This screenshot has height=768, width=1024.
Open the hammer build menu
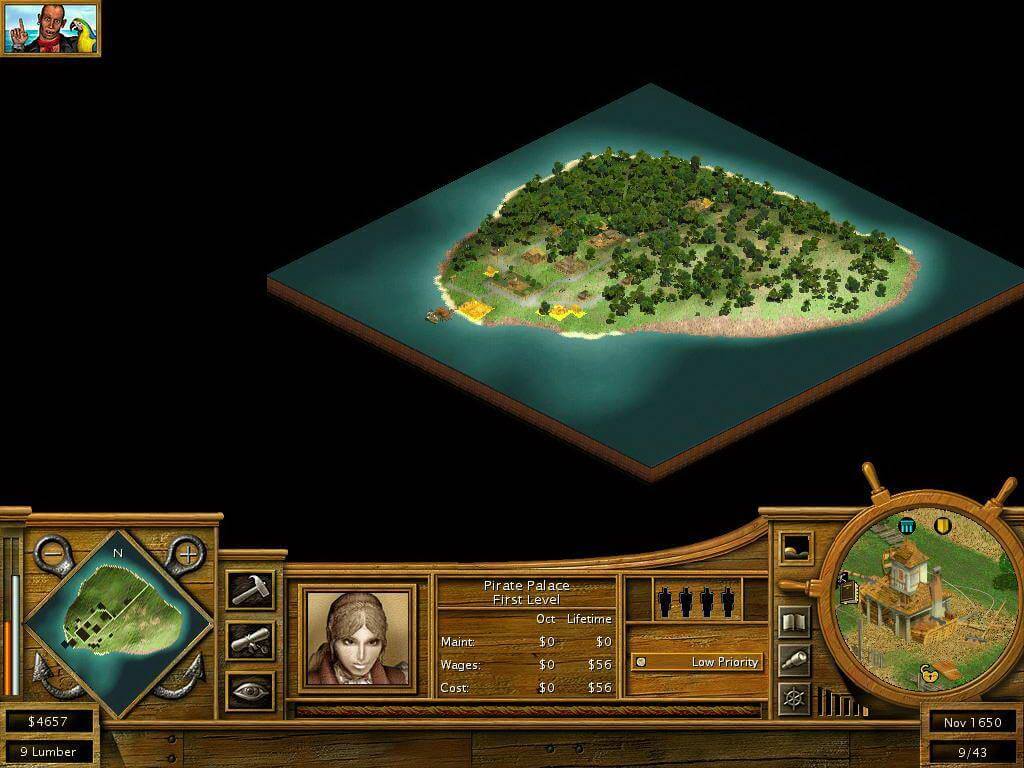(249, 590)
